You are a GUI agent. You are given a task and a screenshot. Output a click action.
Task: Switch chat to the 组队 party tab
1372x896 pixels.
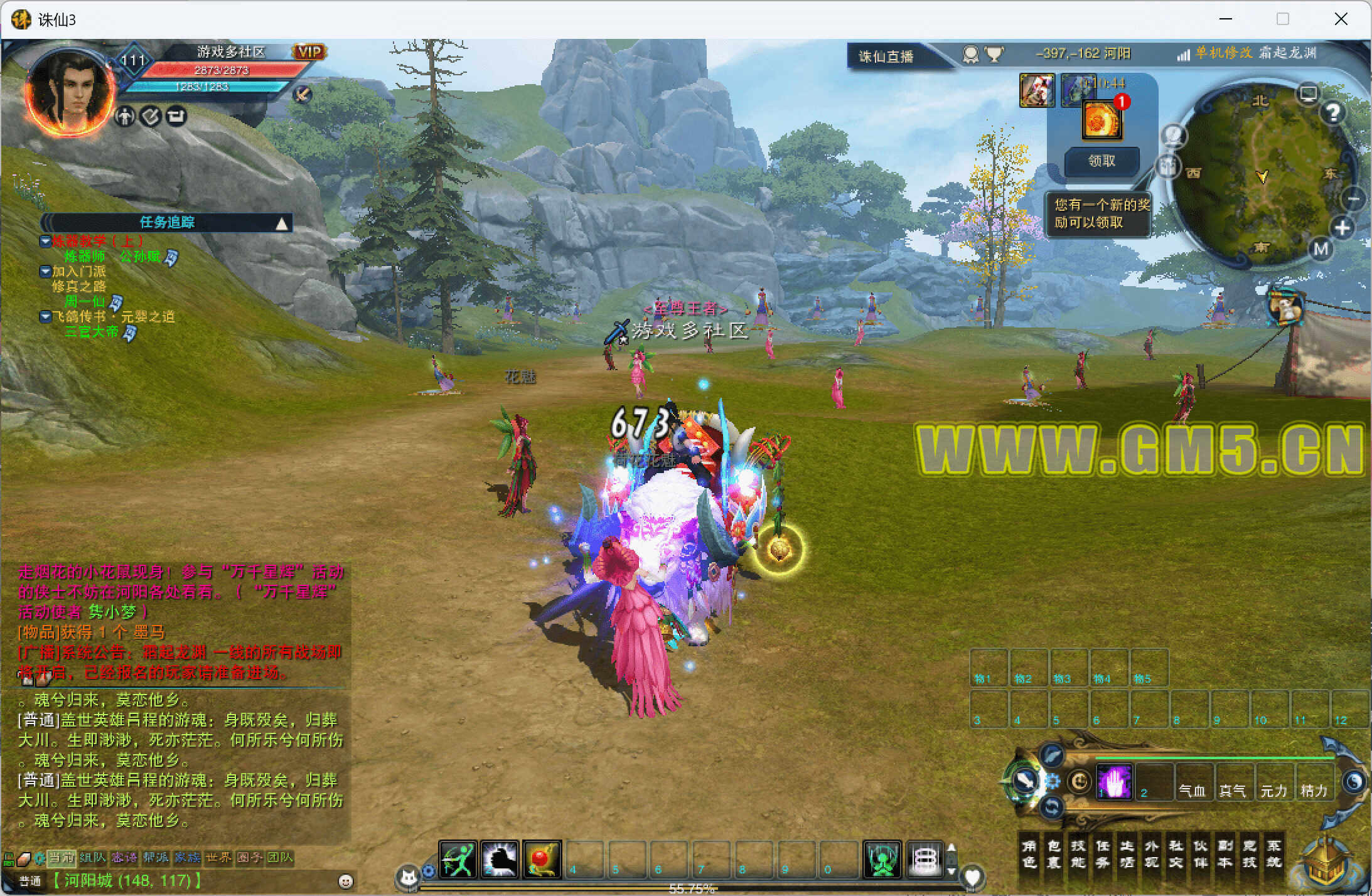click(92, 857)
